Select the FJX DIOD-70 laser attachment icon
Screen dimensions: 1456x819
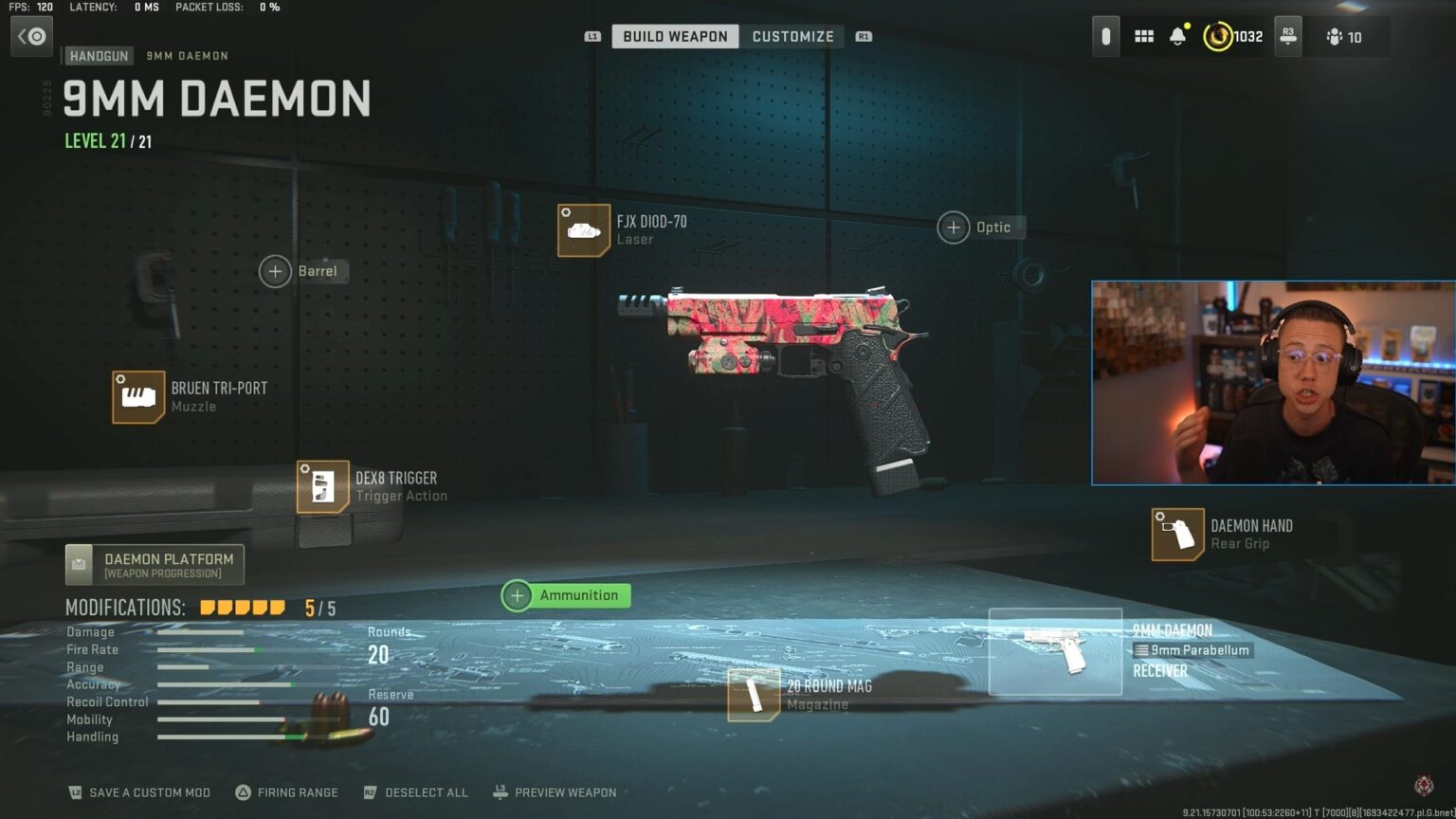click(583, 230)
